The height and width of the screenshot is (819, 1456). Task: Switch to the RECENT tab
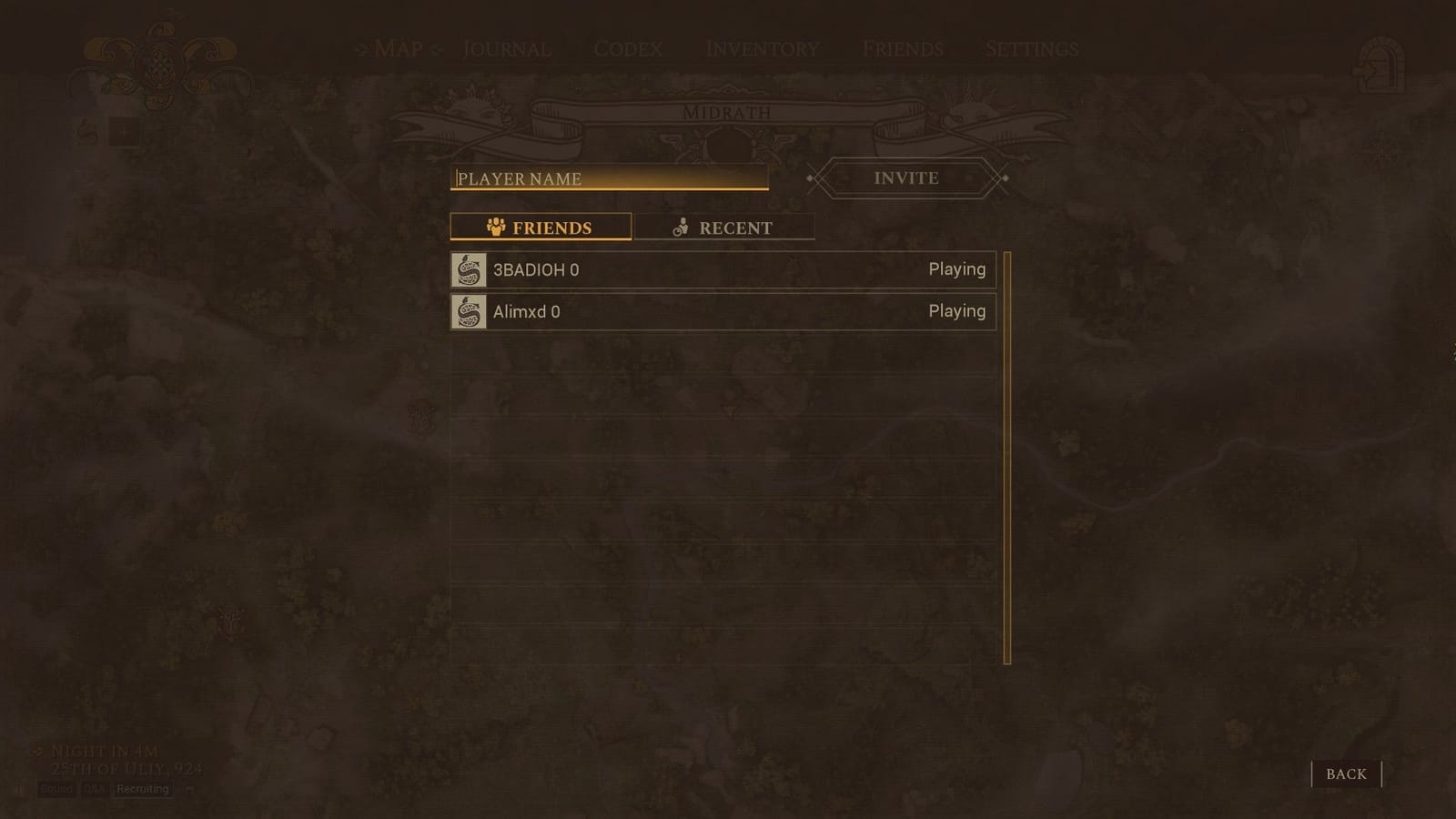723,227
